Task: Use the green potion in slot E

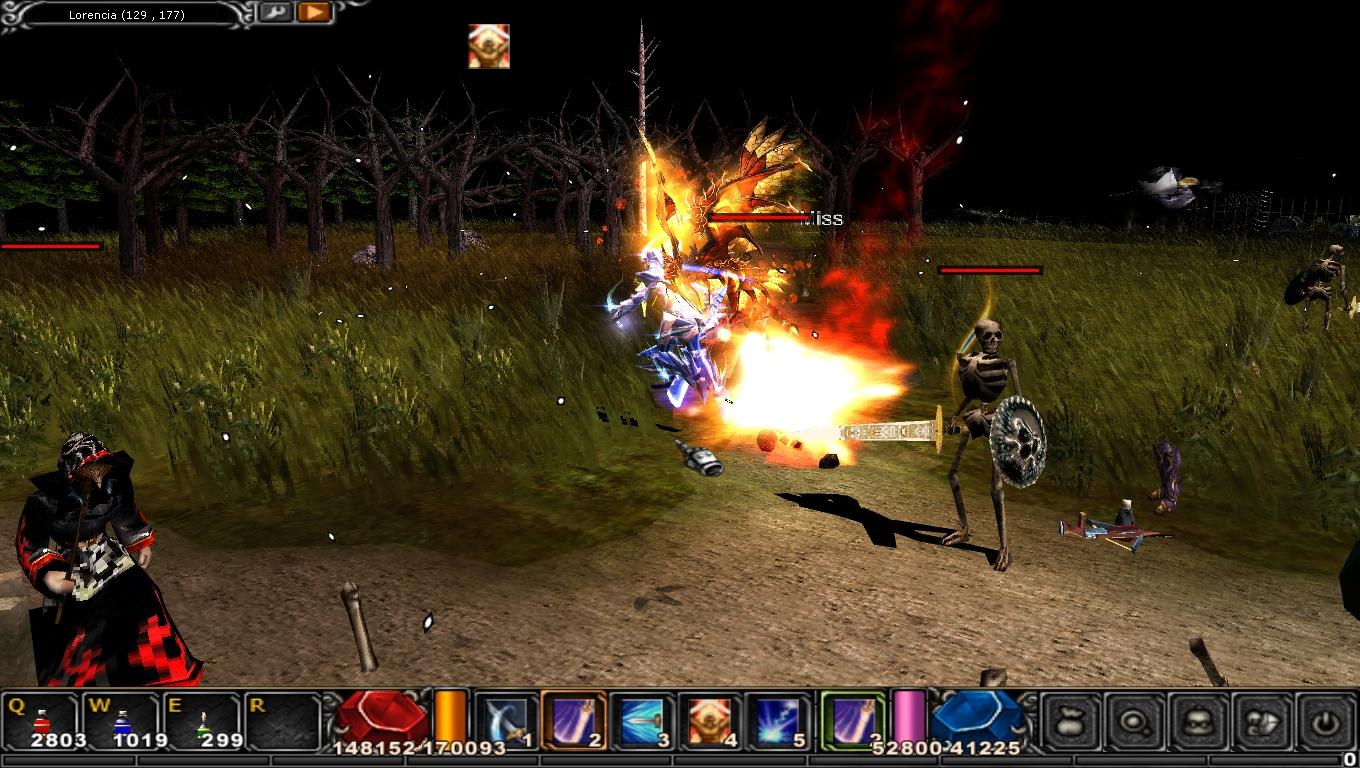Action: click(203, 720)
